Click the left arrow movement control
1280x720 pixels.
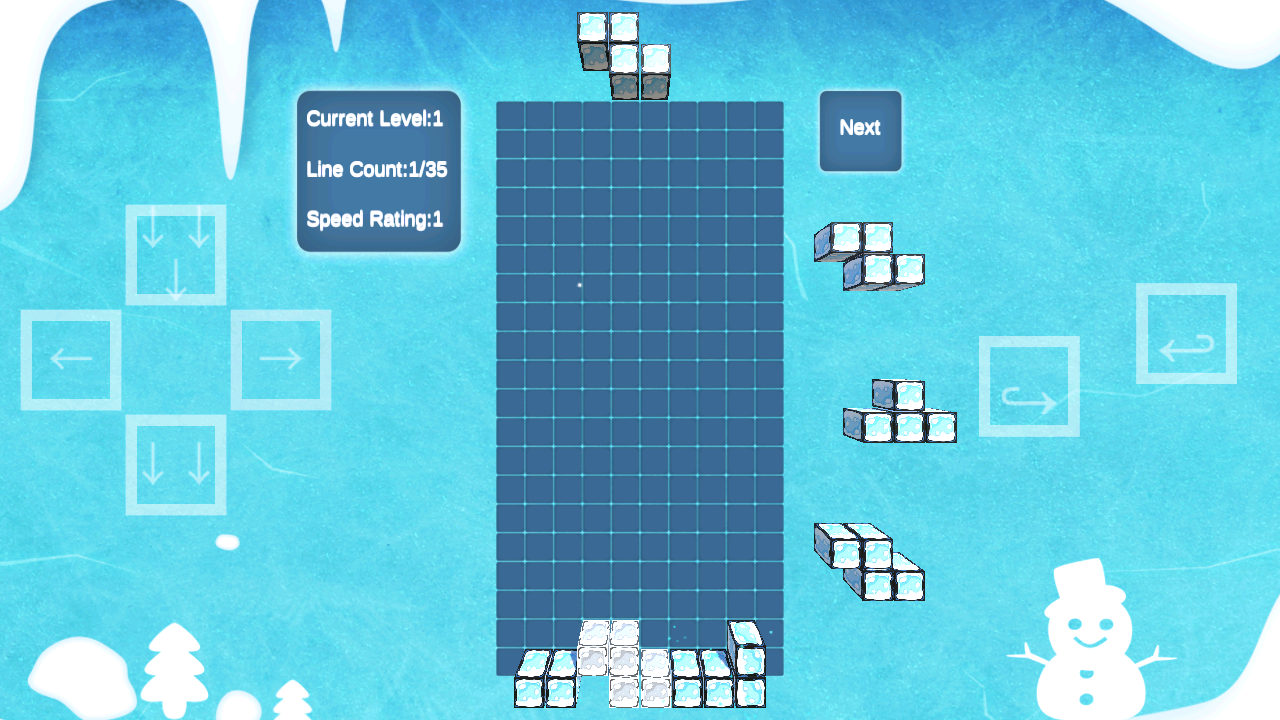tap(71, 359)
